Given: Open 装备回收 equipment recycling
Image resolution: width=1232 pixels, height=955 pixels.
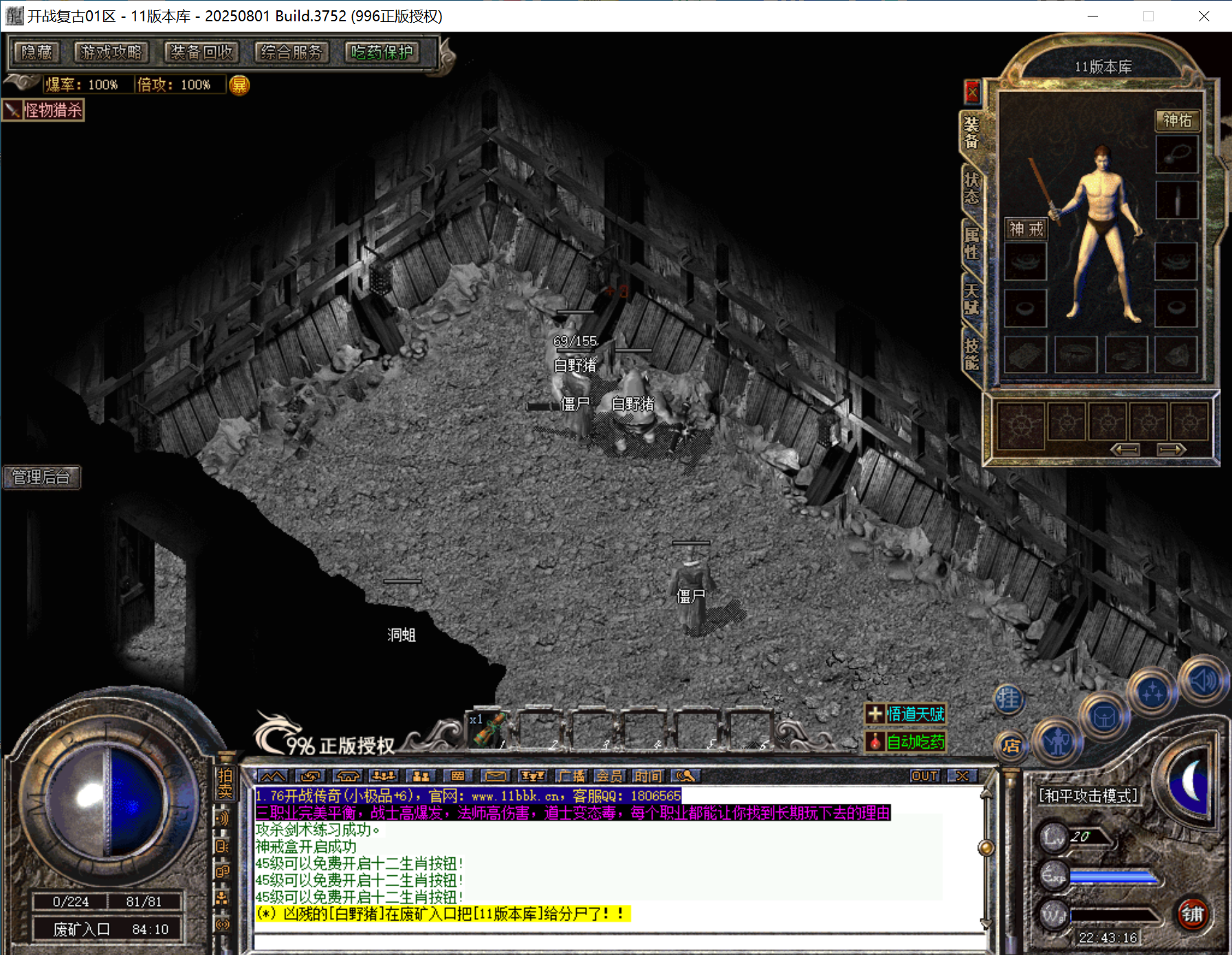Looking at the screenshot, I should click(x=201, y=52).
